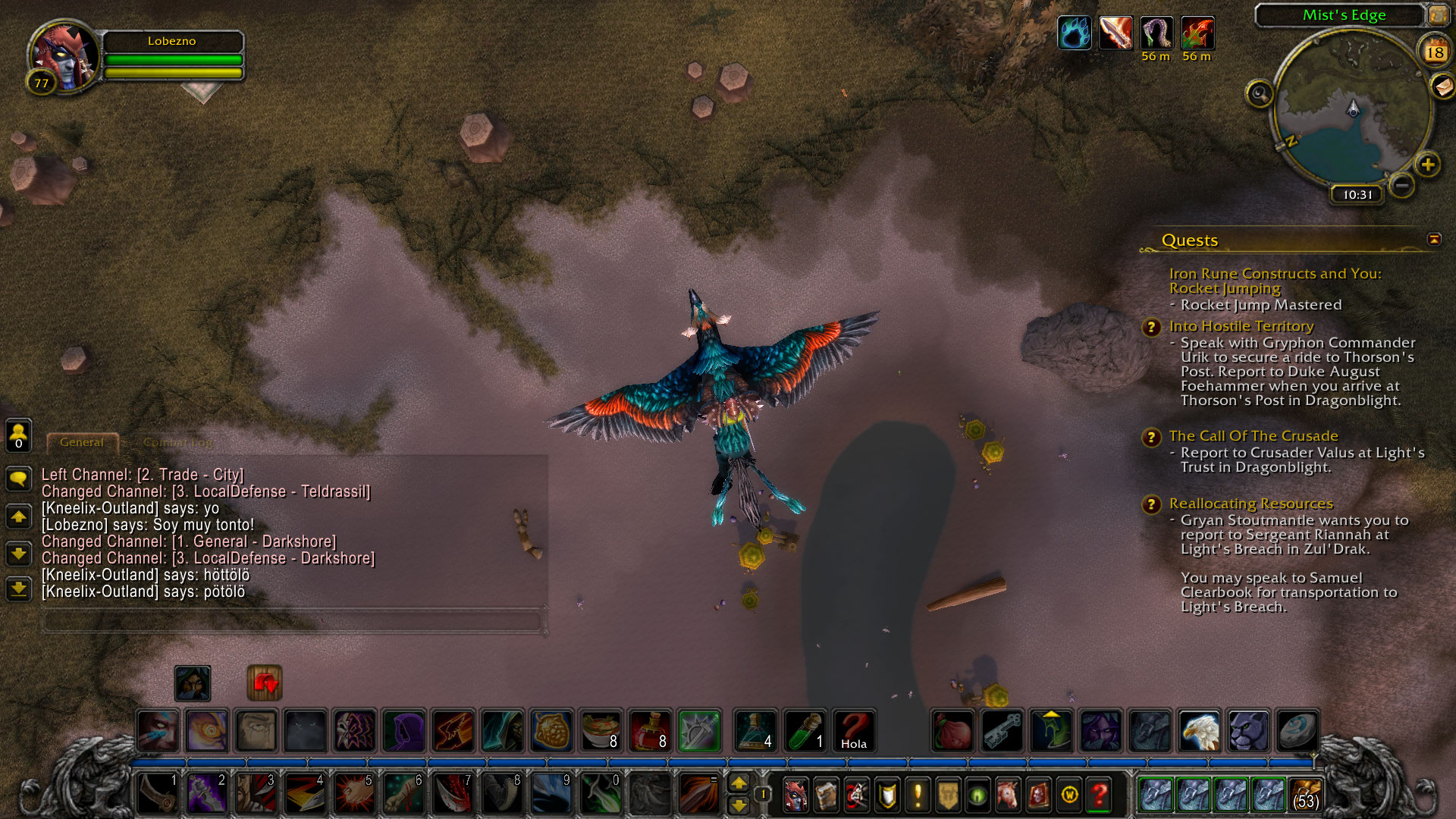
Task: Use the Hola question mark macro
Action: click(853, 731)
